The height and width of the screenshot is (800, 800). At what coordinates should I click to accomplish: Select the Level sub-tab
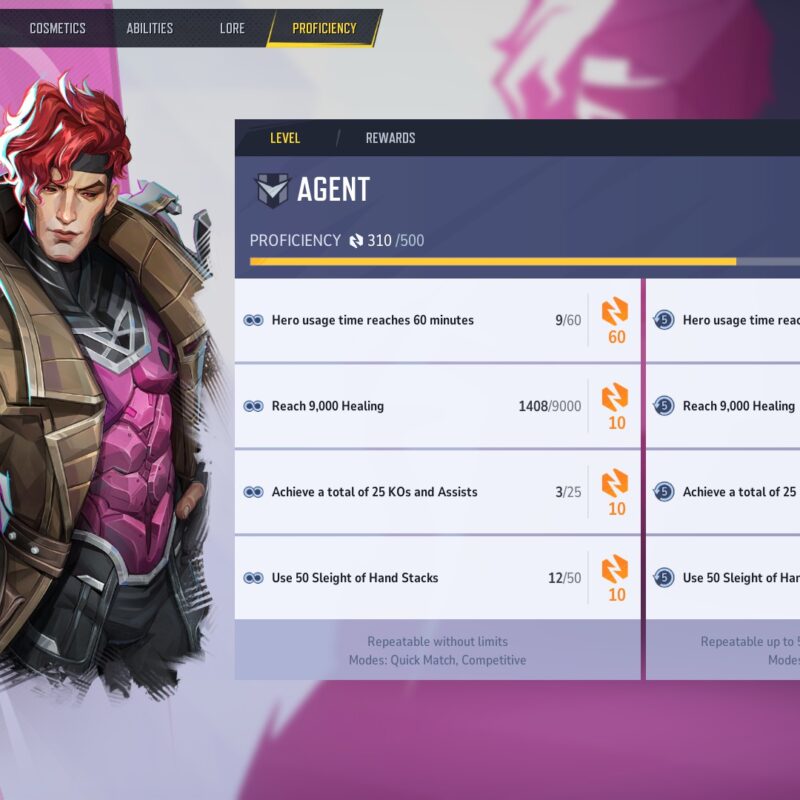pyautogui.click(x=285, y=138)
